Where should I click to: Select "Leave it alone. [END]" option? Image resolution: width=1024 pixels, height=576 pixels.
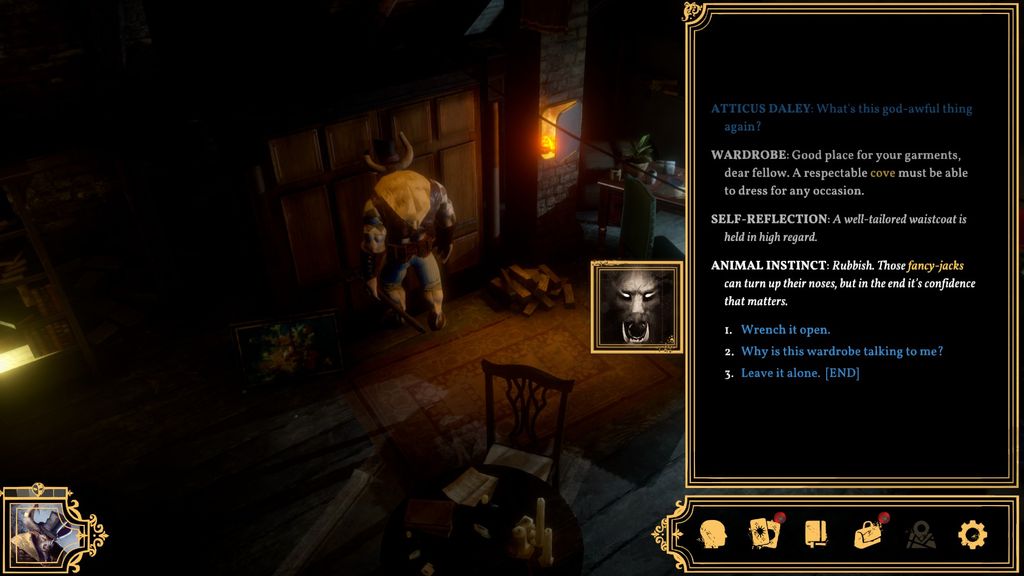[800, 374]
